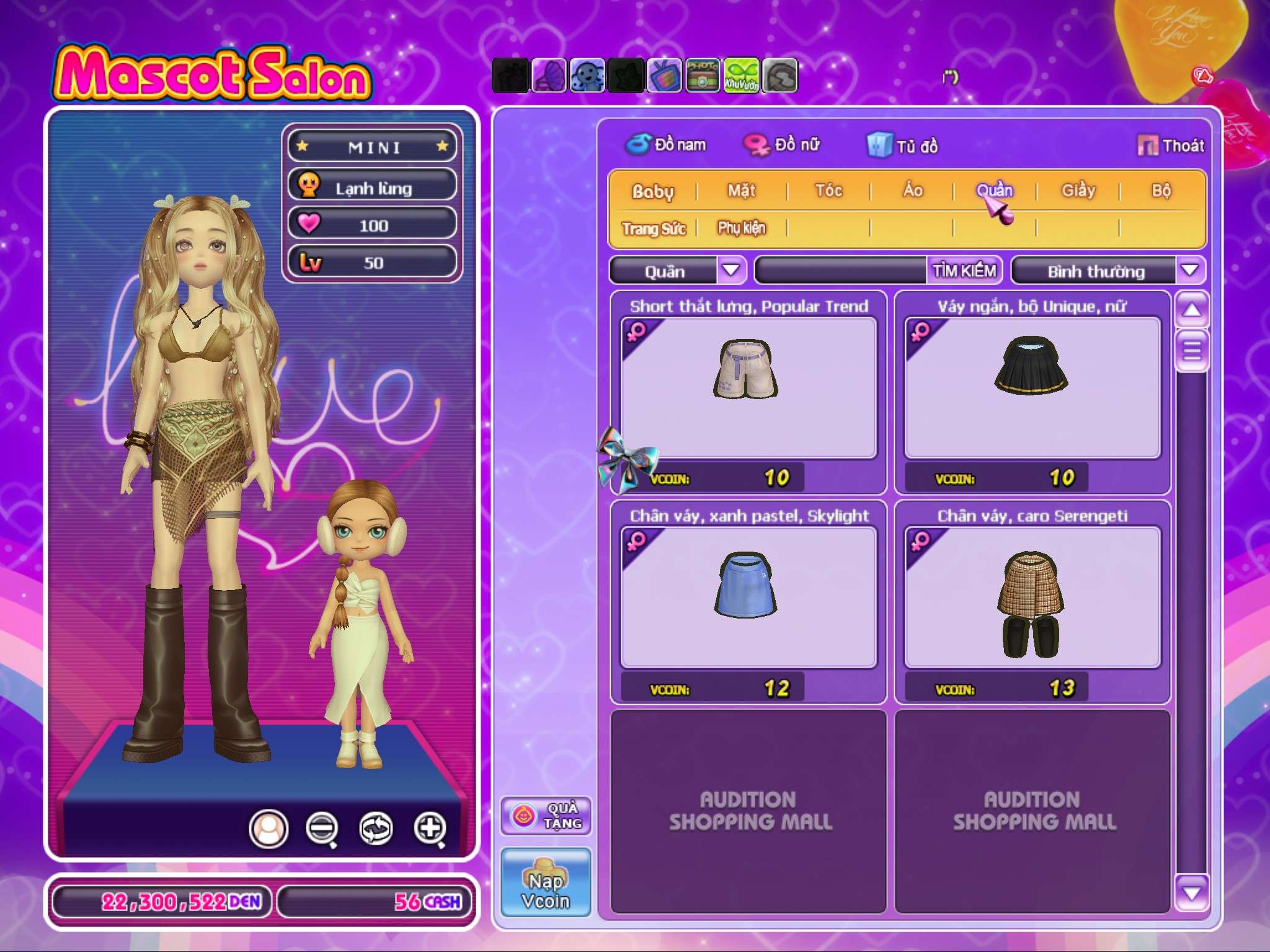This screenshot has width=1270, height=952.
Task: Switch to the Đồ nam tab
Action: [x=666, y=145]
